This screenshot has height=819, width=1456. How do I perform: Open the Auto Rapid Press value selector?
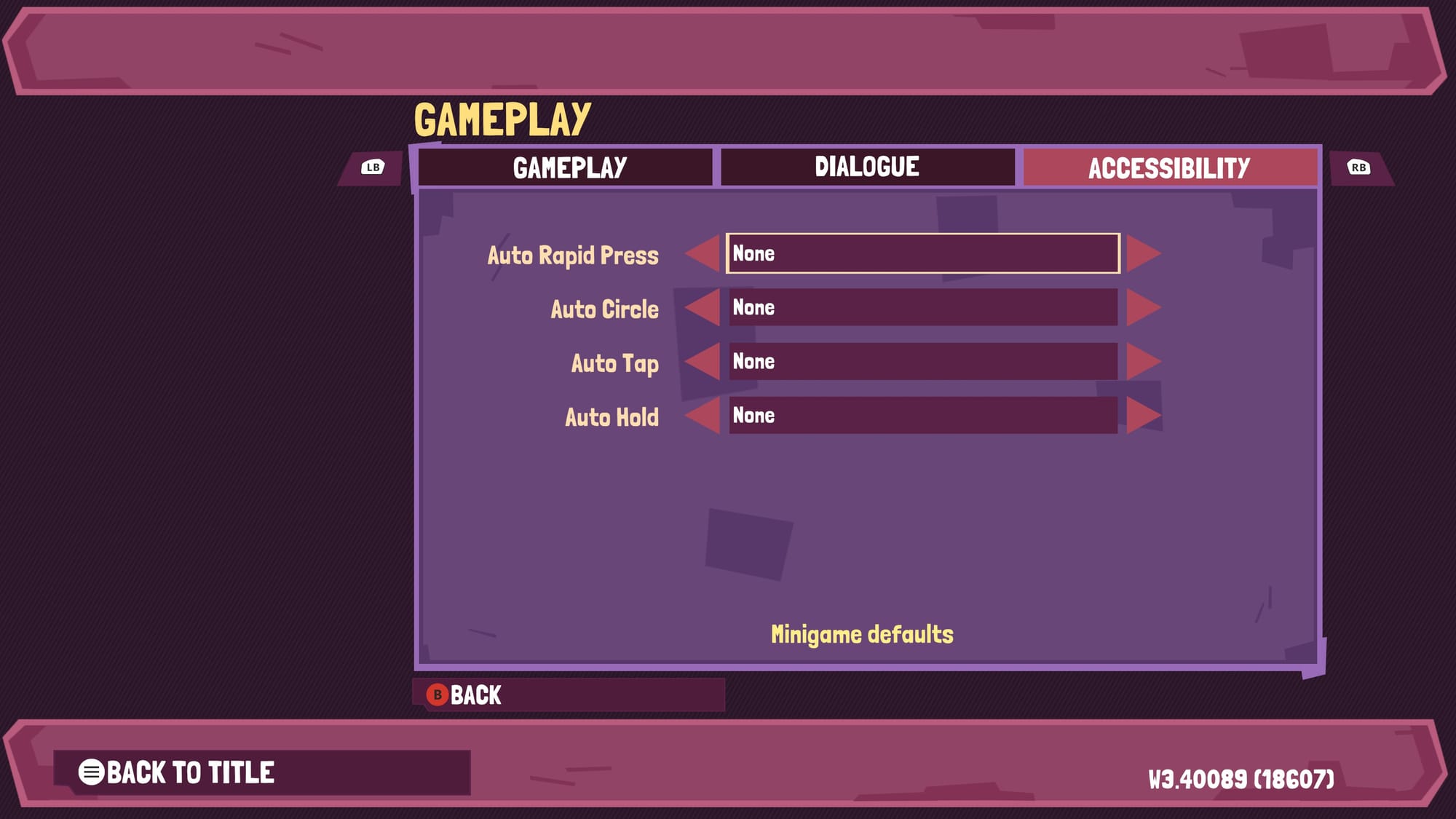point(925,255)
